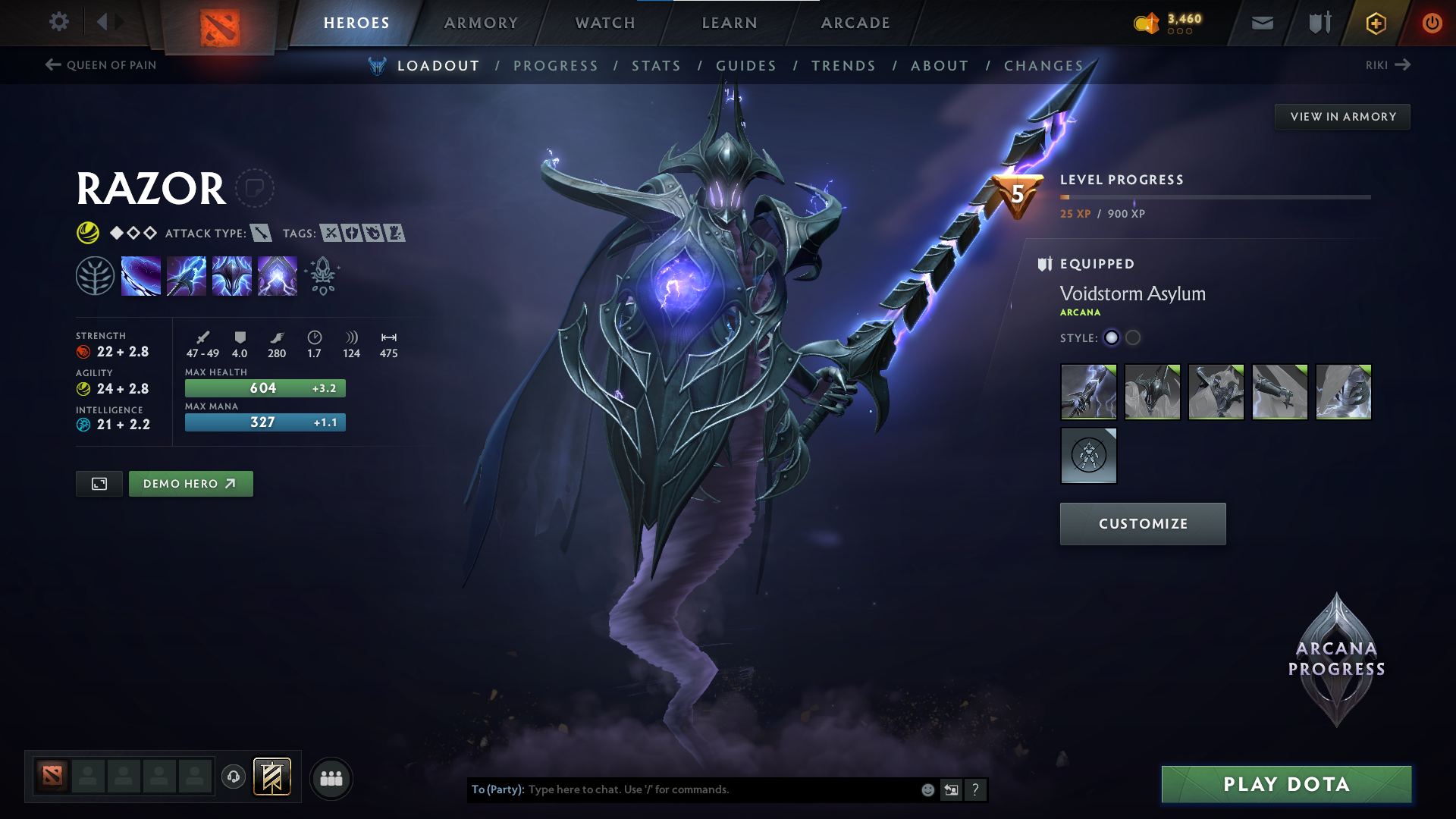The height and width of the screenshot is (819, 1456).
Task: Advance to Riki's hero page
Action: pos(1388,65)
